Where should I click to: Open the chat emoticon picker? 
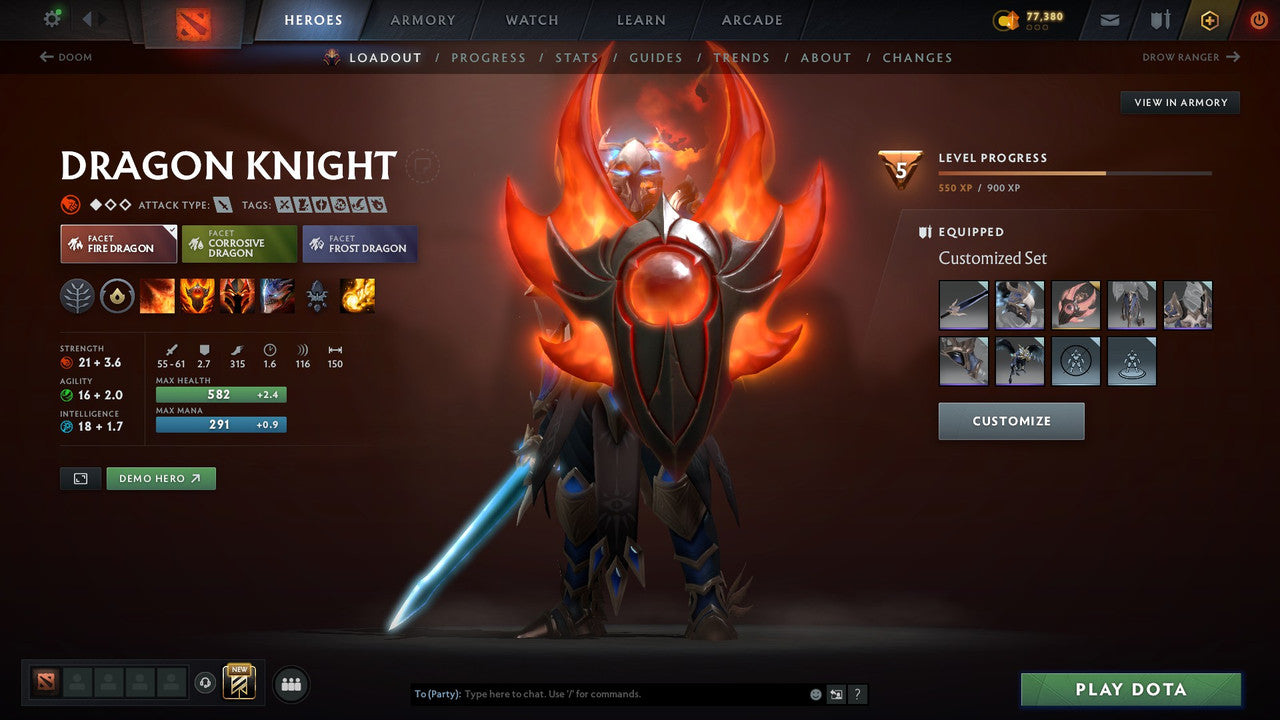pyautogui.click(x=813, y=693)
